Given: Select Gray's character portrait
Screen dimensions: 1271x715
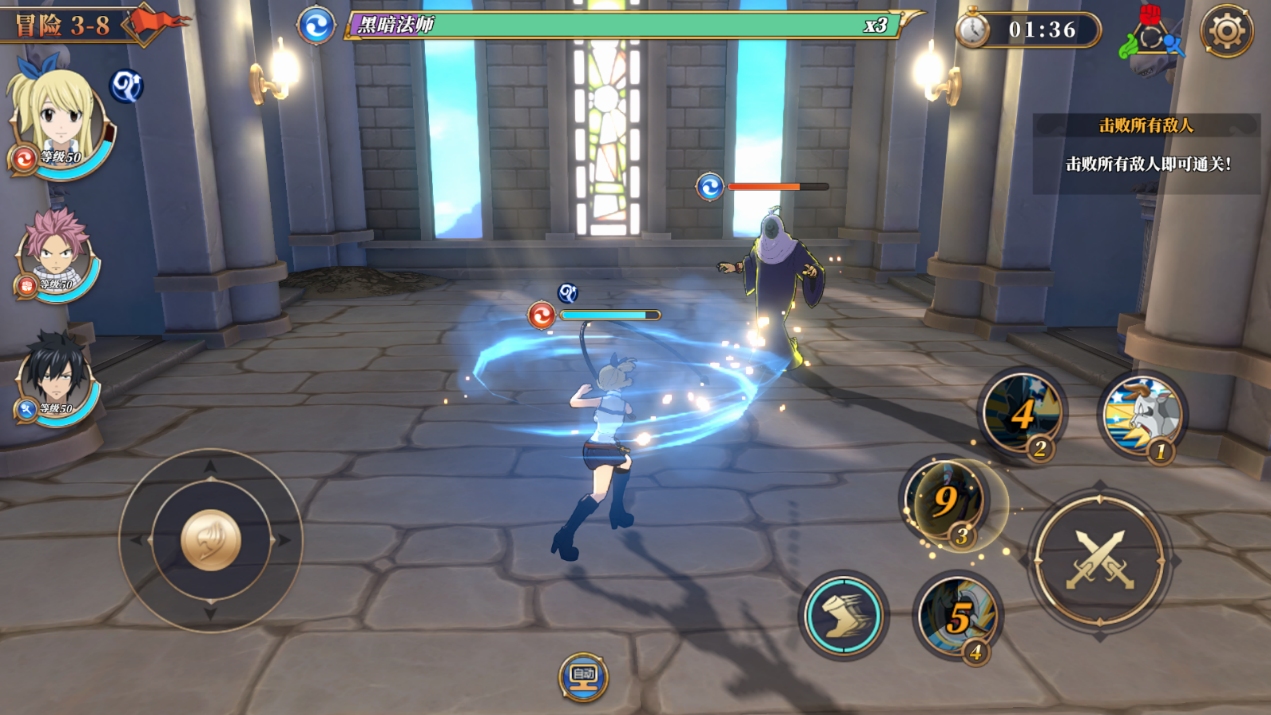Looking at the screenshot, I should [x=55, y=380].
